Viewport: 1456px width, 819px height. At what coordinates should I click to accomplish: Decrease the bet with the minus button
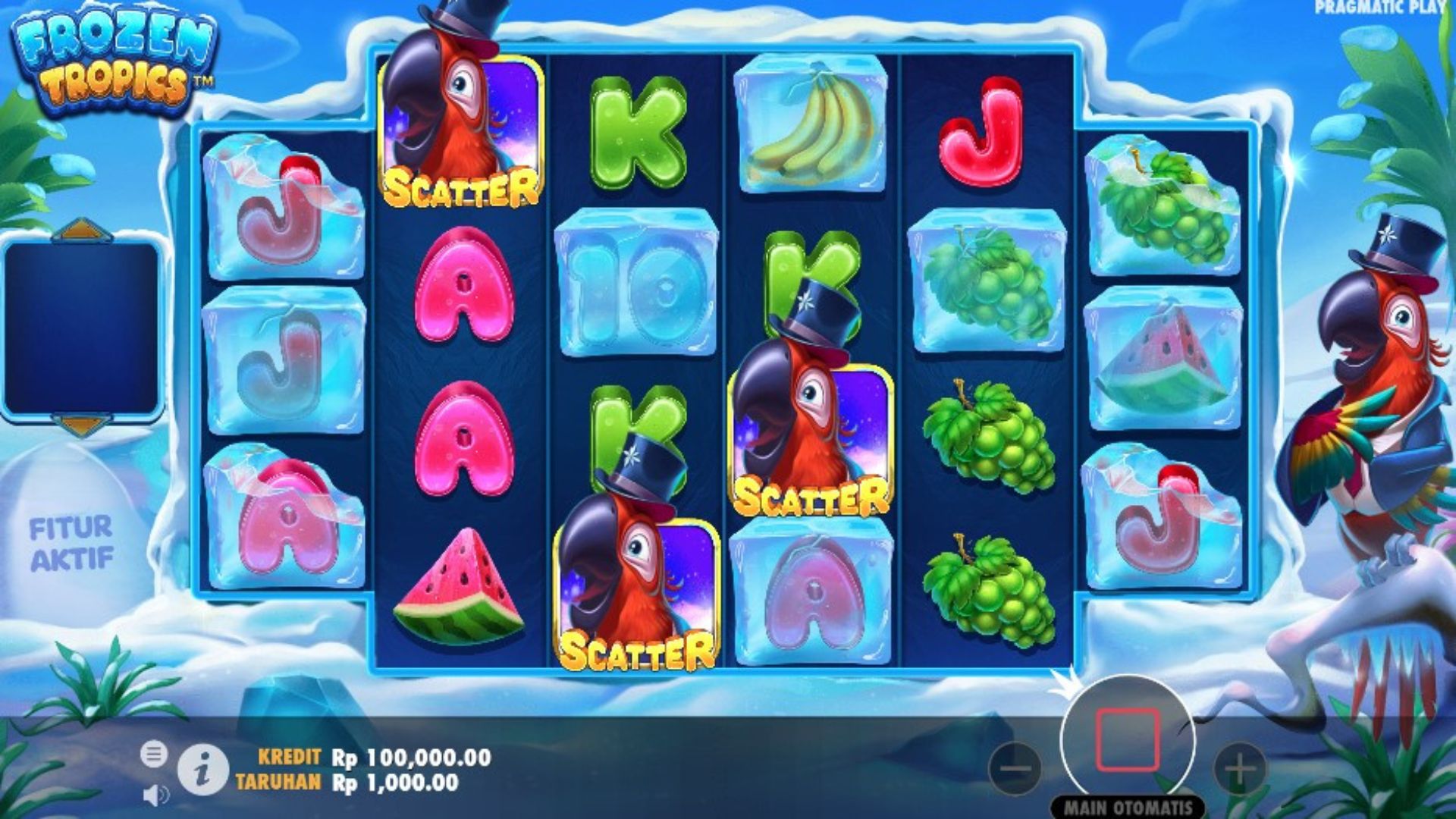1015,768
